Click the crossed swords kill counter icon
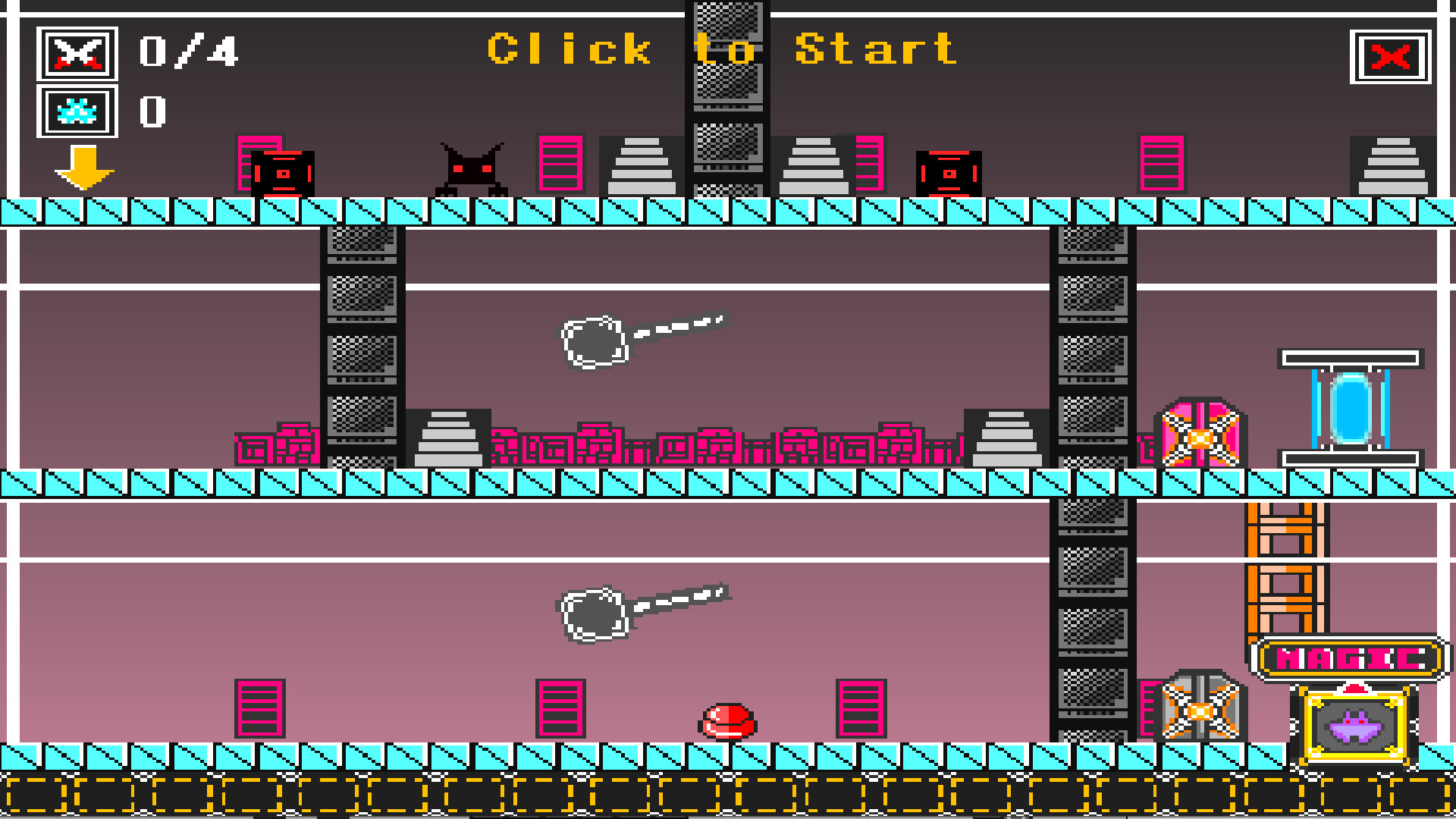 (77, 52)
